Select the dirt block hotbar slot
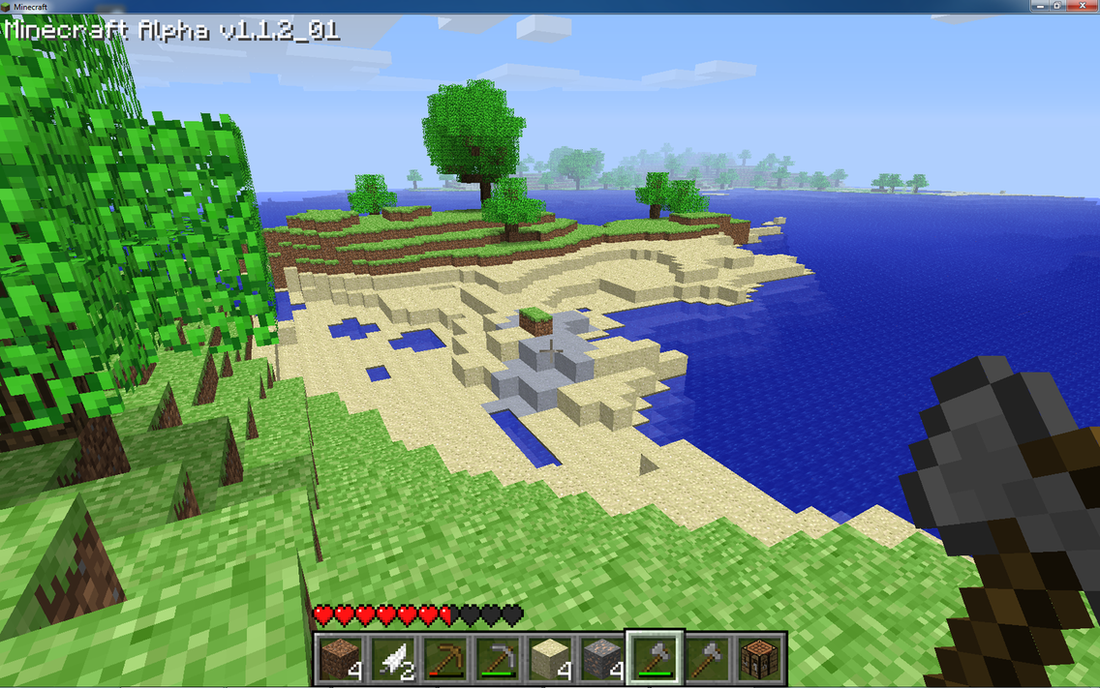Image resolution: width=1100 pixels, height=688 pixels. pos(340,656)
